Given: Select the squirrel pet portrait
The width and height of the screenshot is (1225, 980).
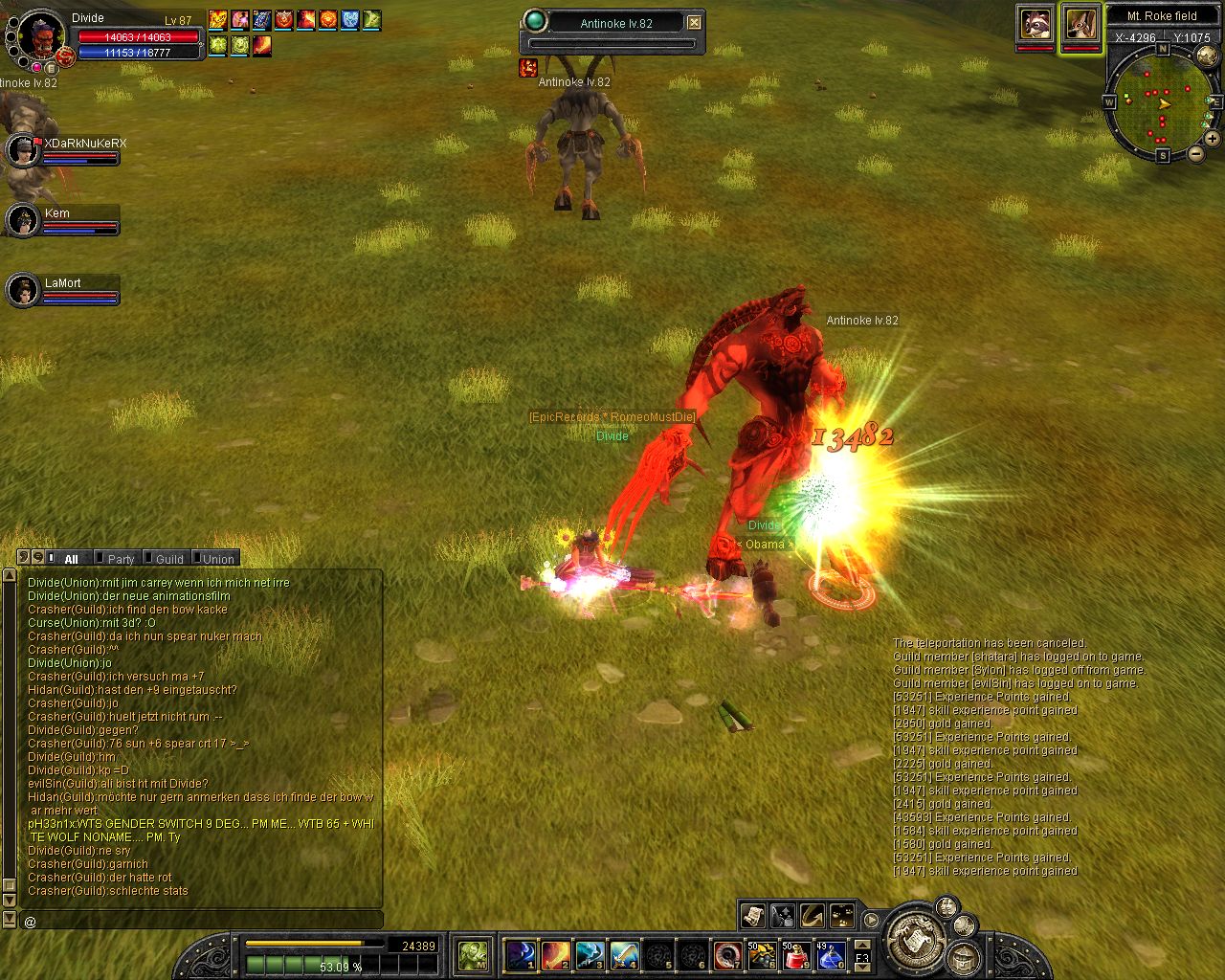Looking at the screenshot, I should coord(1081,24).
